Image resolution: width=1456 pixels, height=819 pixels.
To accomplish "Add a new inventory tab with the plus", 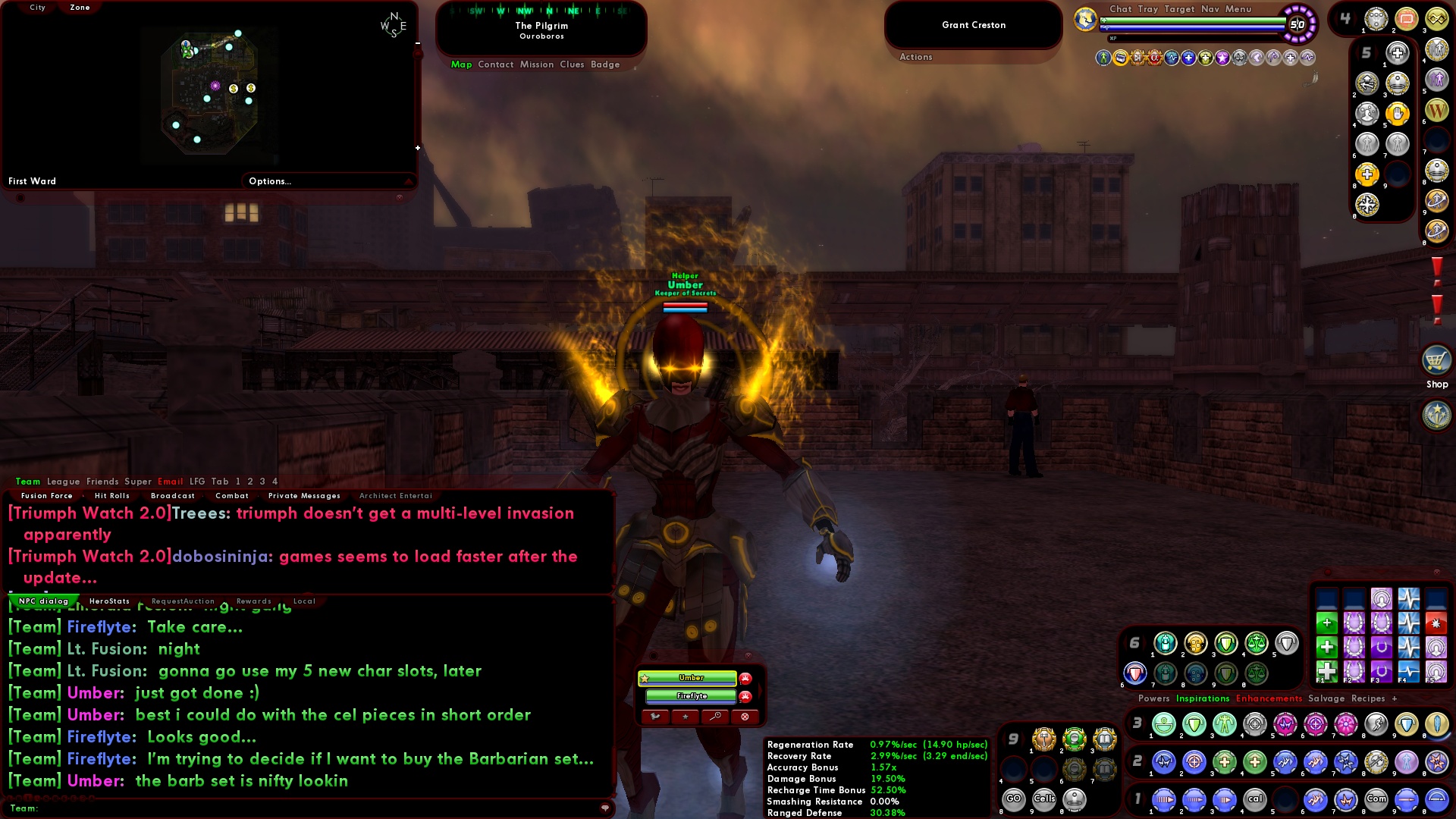I will click(1396, 698).
